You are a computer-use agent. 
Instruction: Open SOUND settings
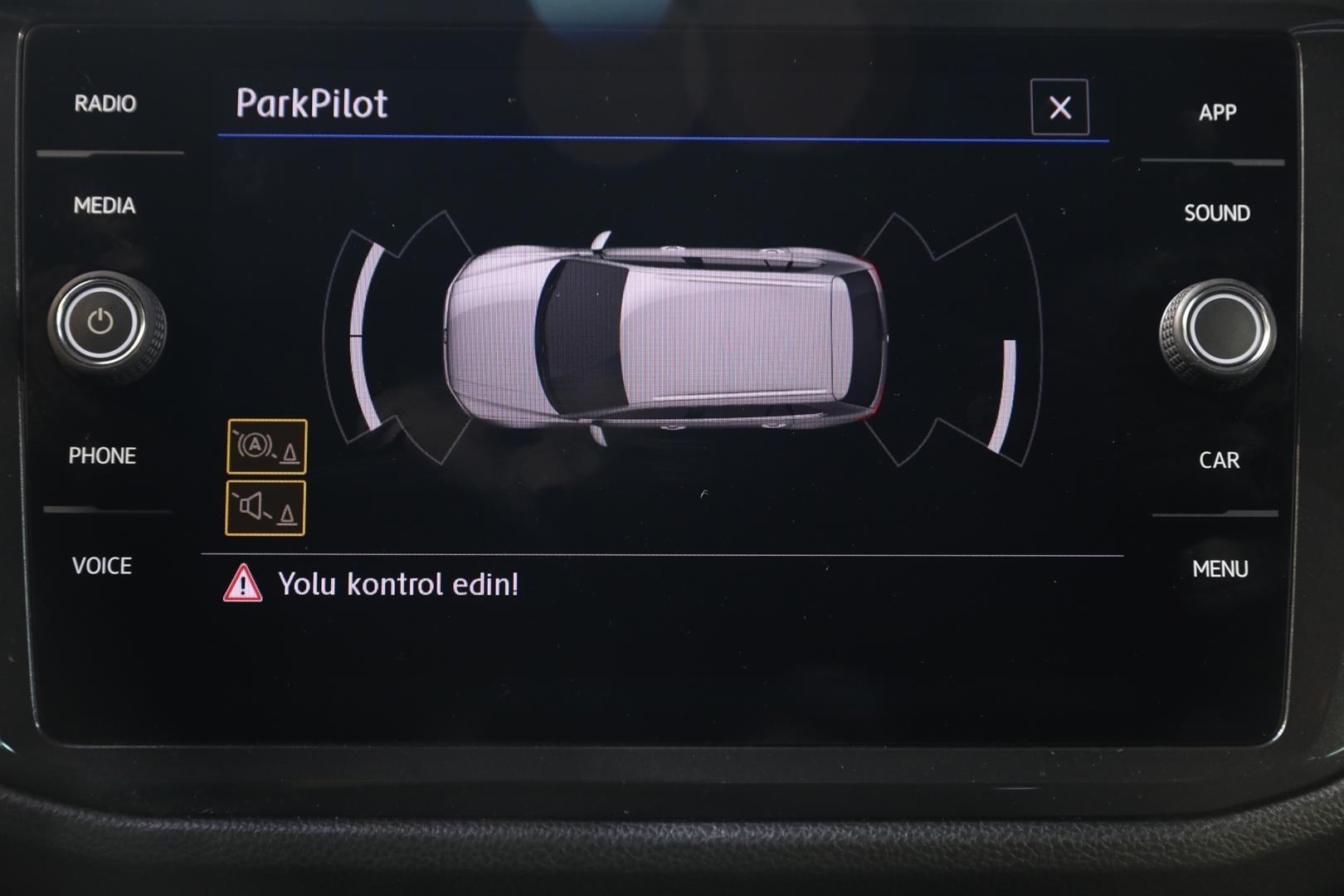click(1216, 213)
